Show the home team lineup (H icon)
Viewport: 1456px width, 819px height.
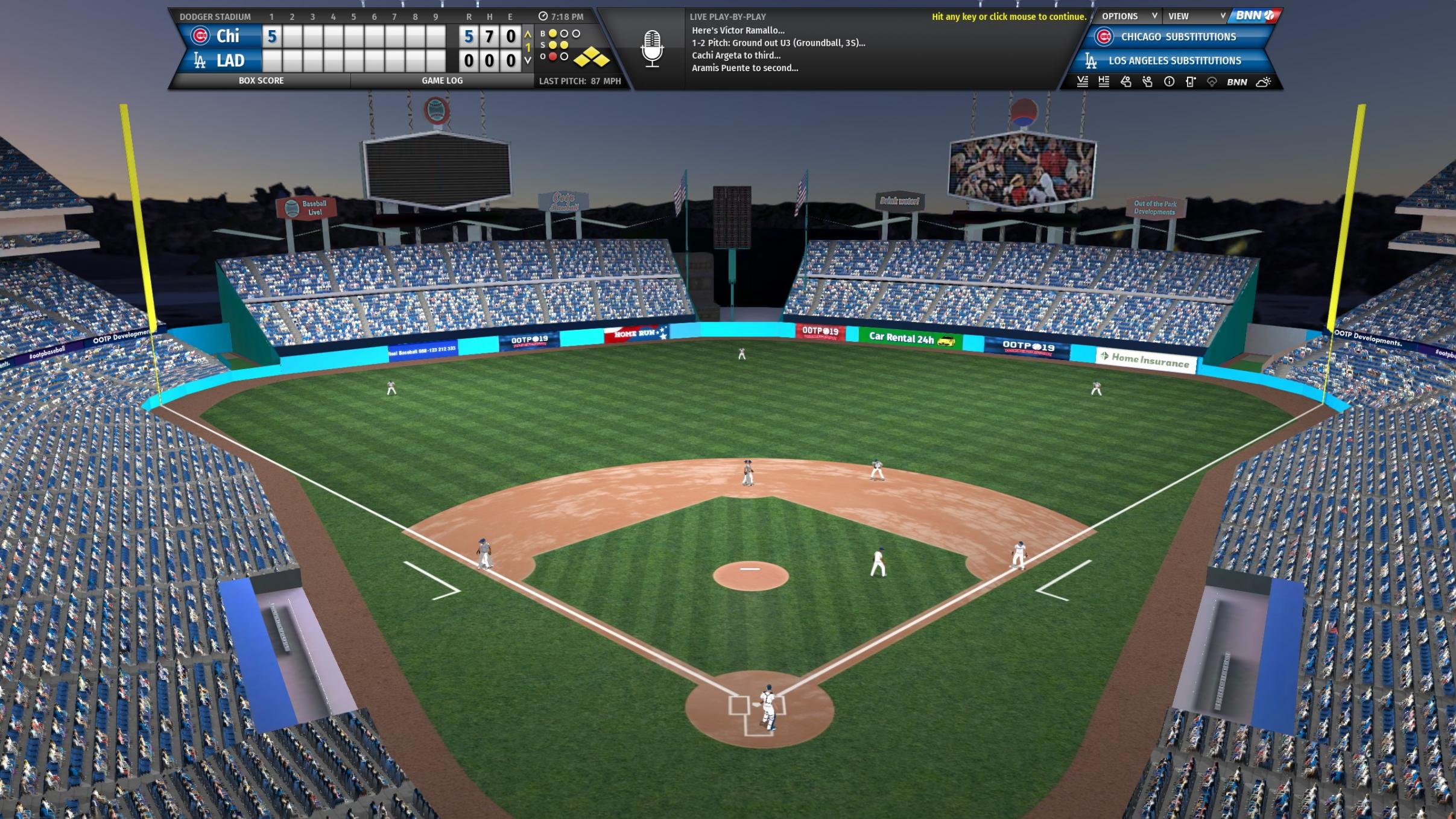[x=1104, y=82]
